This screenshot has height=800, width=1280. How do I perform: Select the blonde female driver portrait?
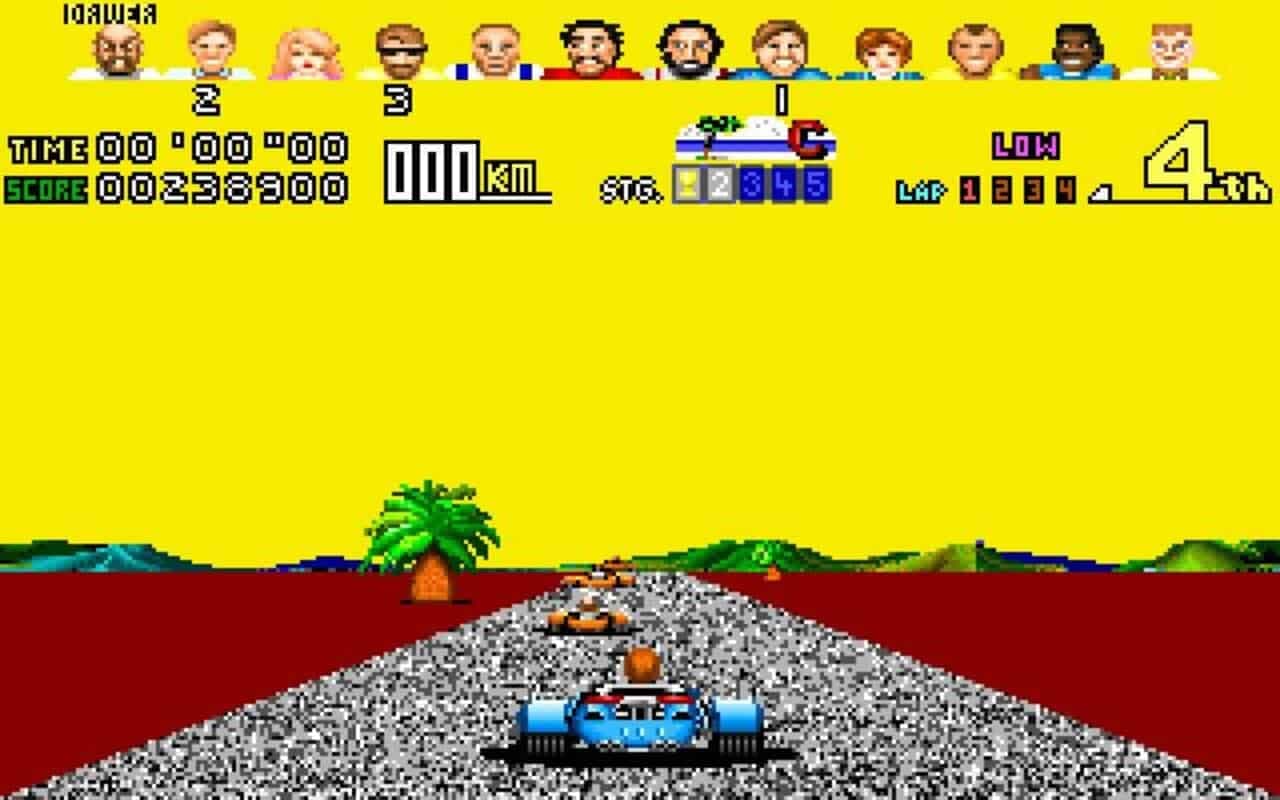point(305,50)
